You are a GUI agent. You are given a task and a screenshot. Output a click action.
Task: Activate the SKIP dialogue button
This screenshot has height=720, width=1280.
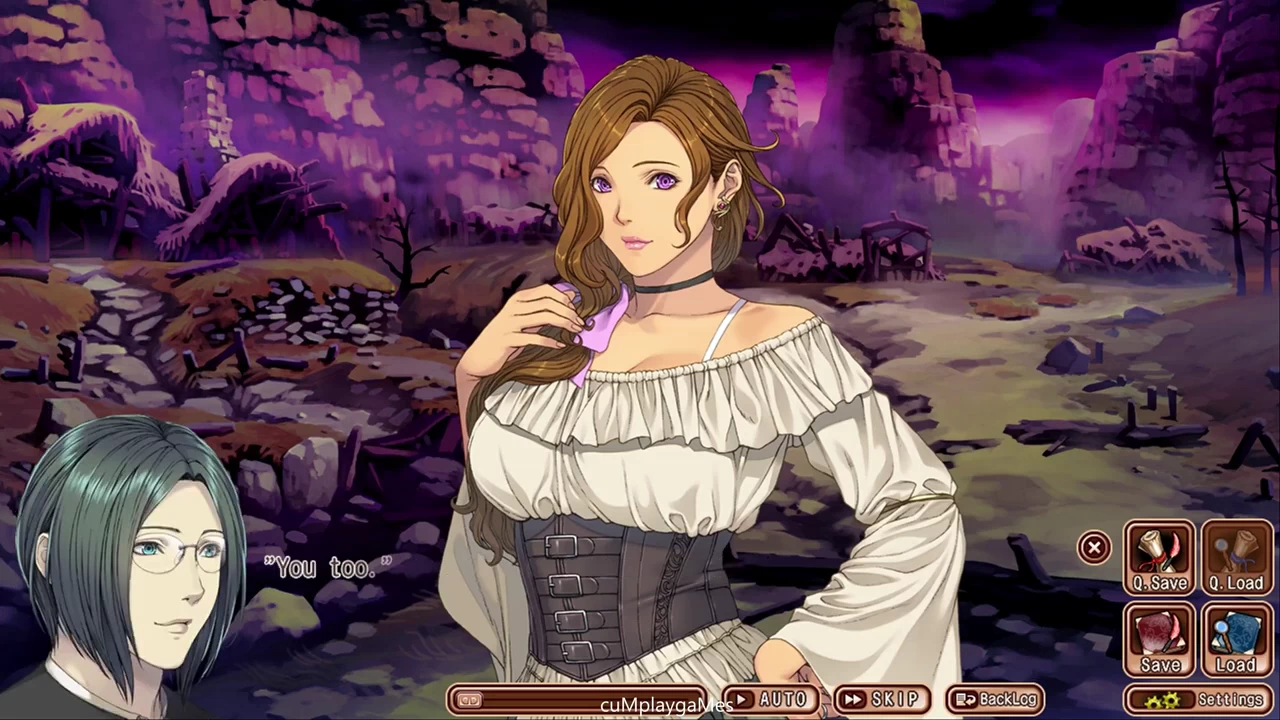click(881, 699)
